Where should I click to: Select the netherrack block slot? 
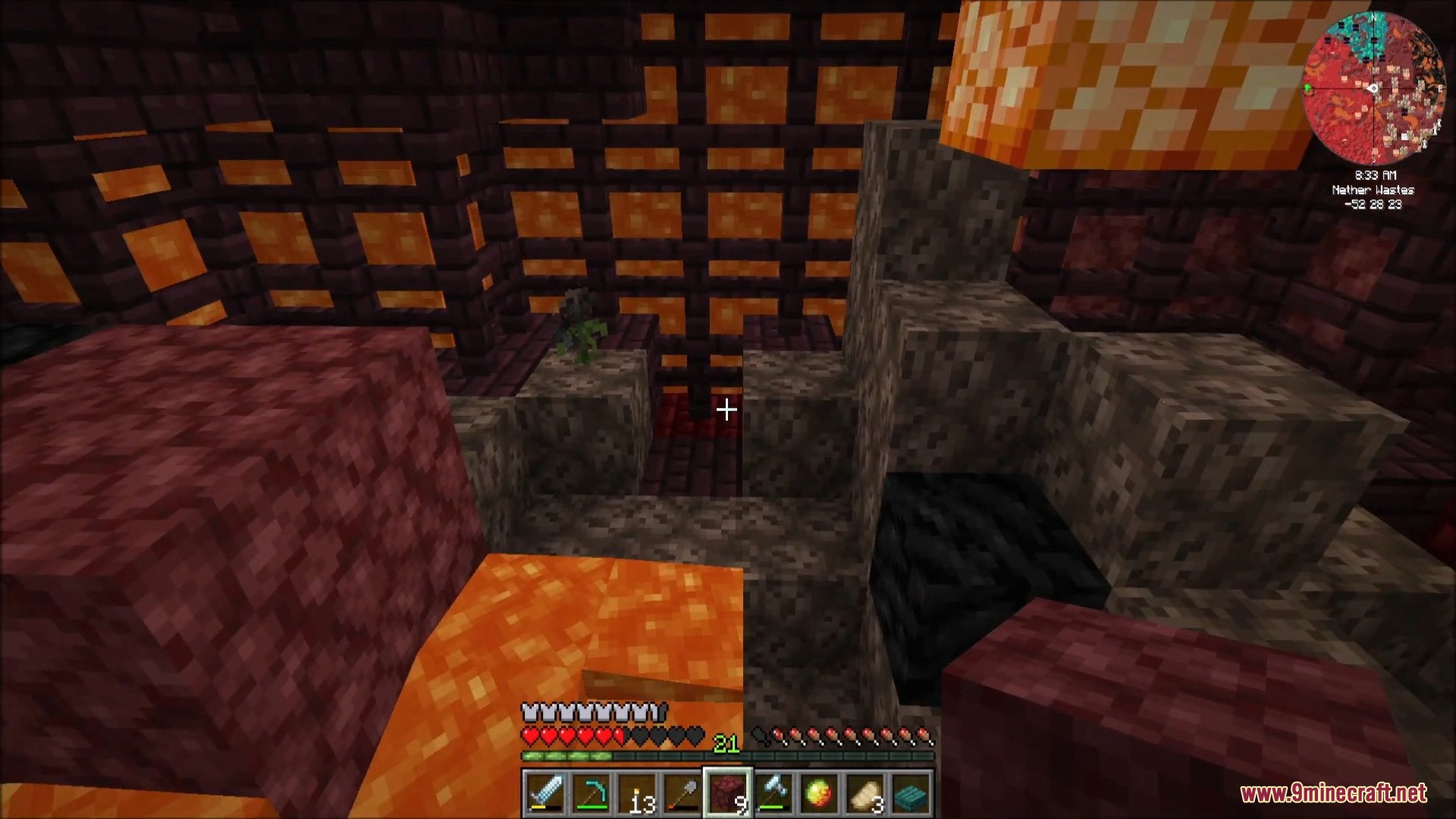point(728,793)
